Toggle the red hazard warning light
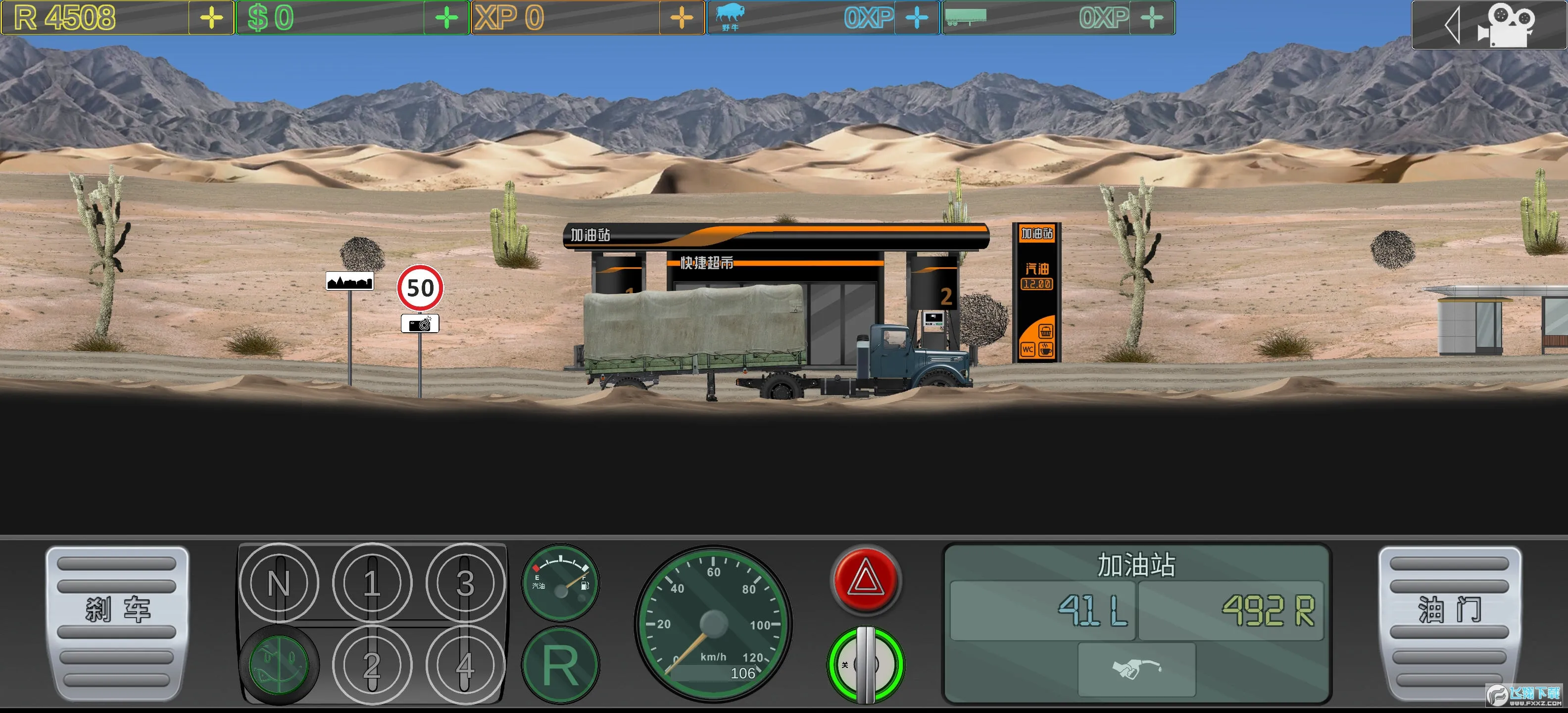Screen dimensions: 1568x713 (866, 579)
